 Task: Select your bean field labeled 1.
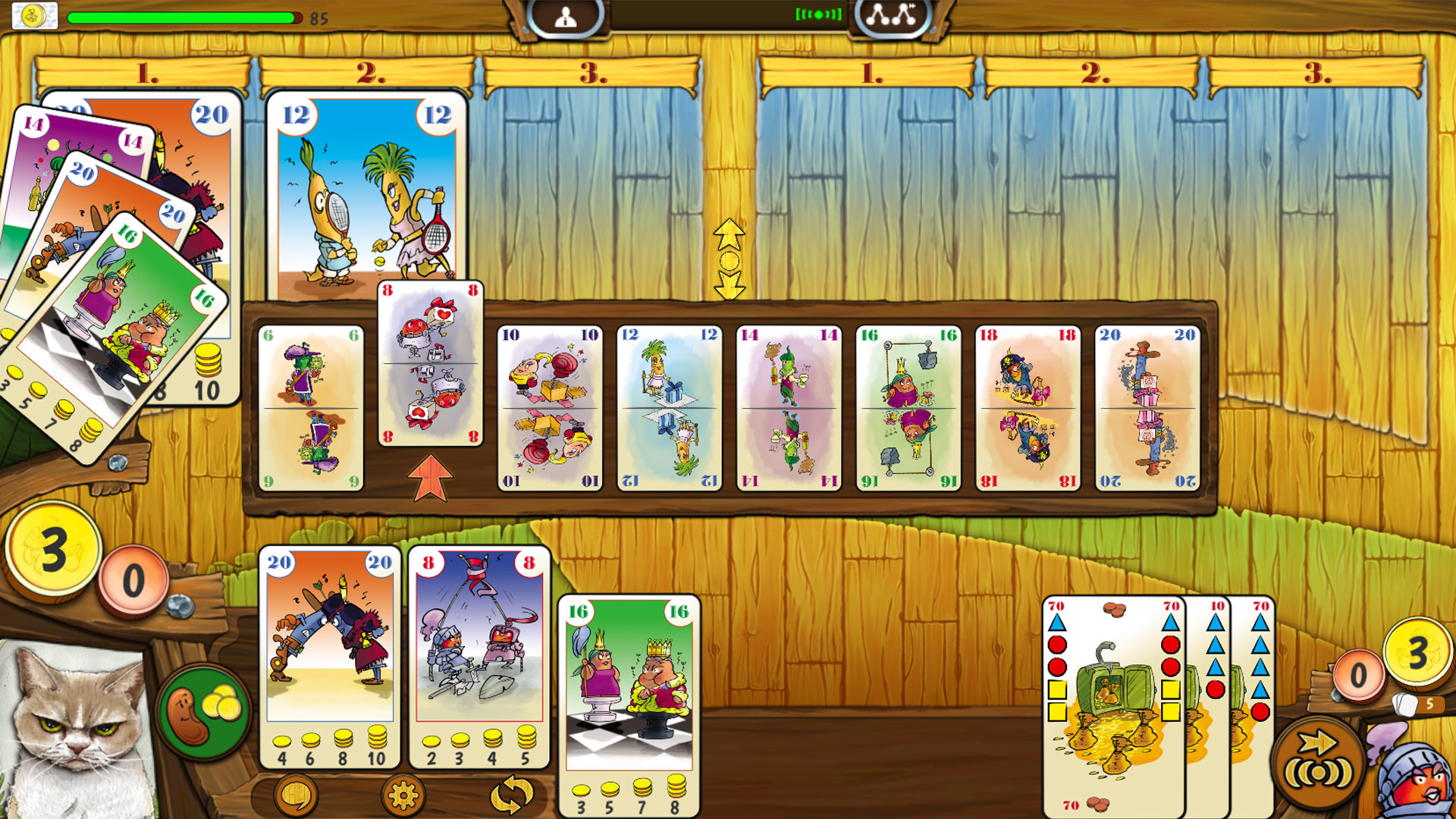(x=143, y=74)
